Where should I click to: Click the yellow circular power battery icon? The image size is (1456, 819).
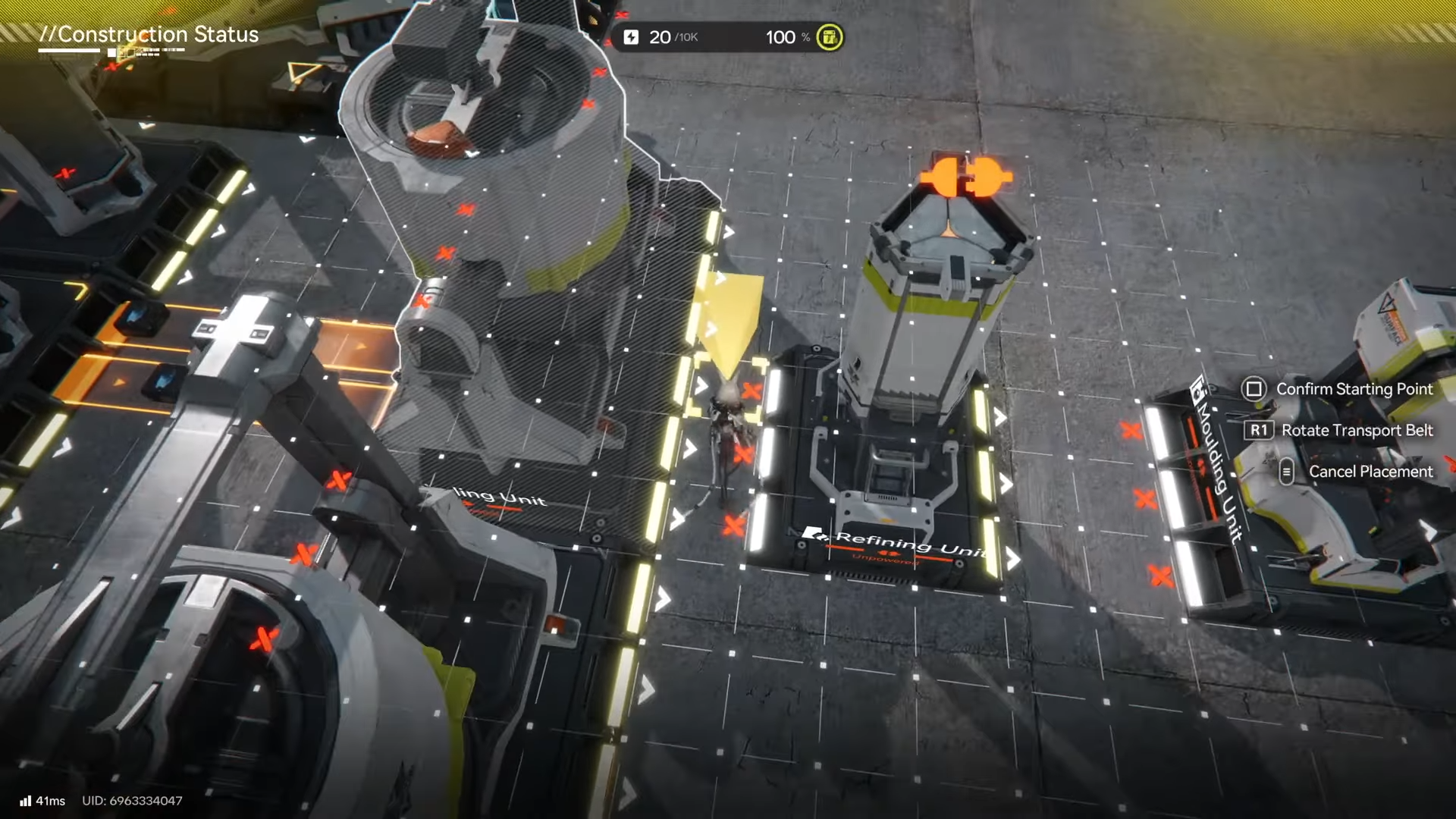pyautogui.click(x=829, y=37)
